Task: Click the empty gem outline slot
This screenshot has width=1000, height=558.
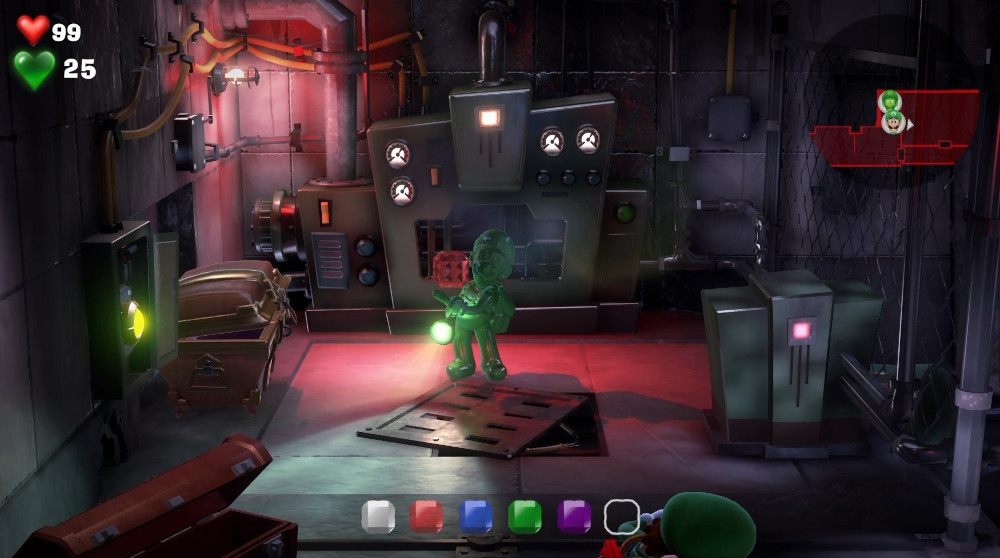Action: [x=621, y=516]
